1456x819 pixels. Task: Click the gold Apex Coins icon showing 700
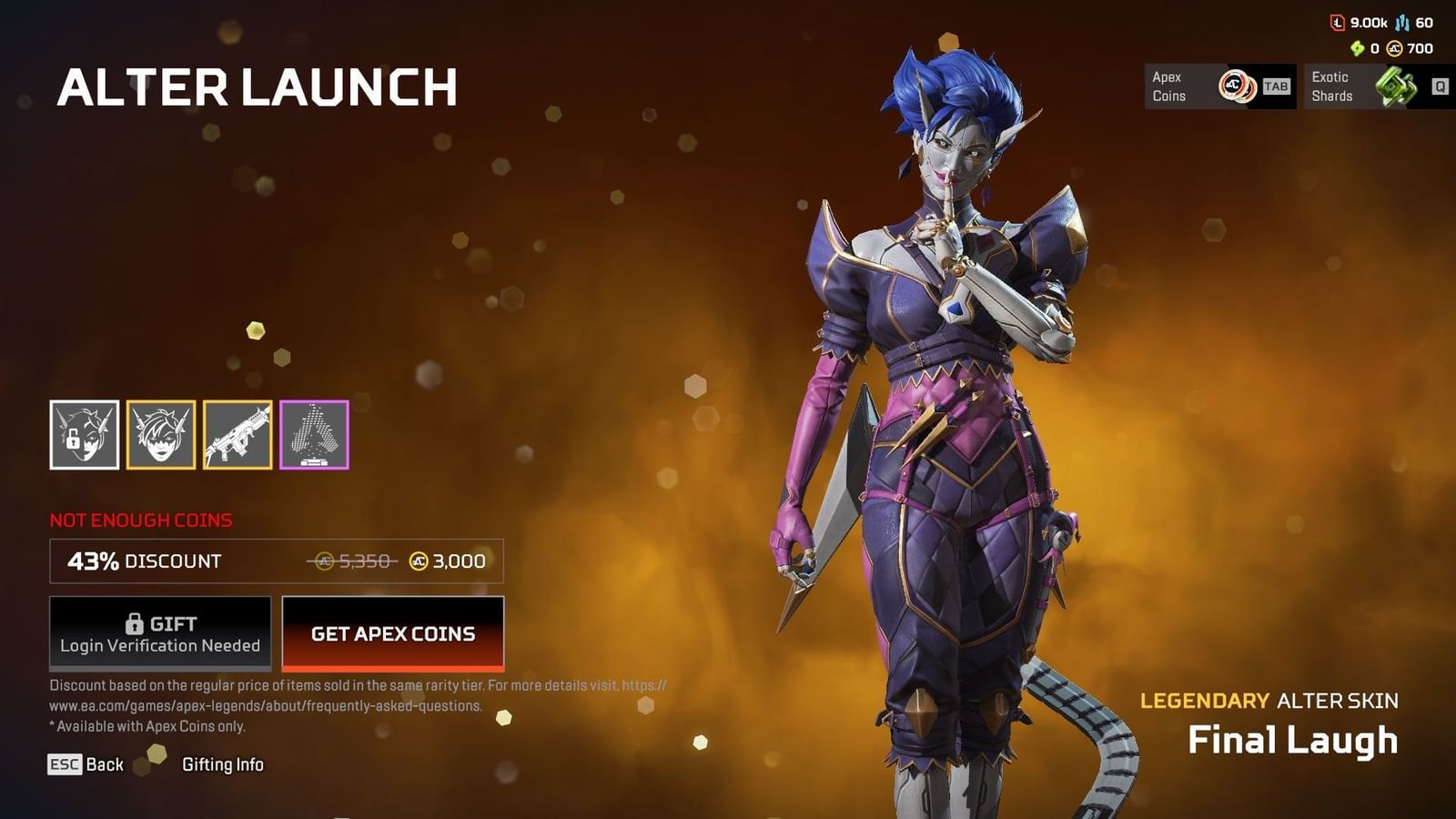click(x=1396, y=48)
